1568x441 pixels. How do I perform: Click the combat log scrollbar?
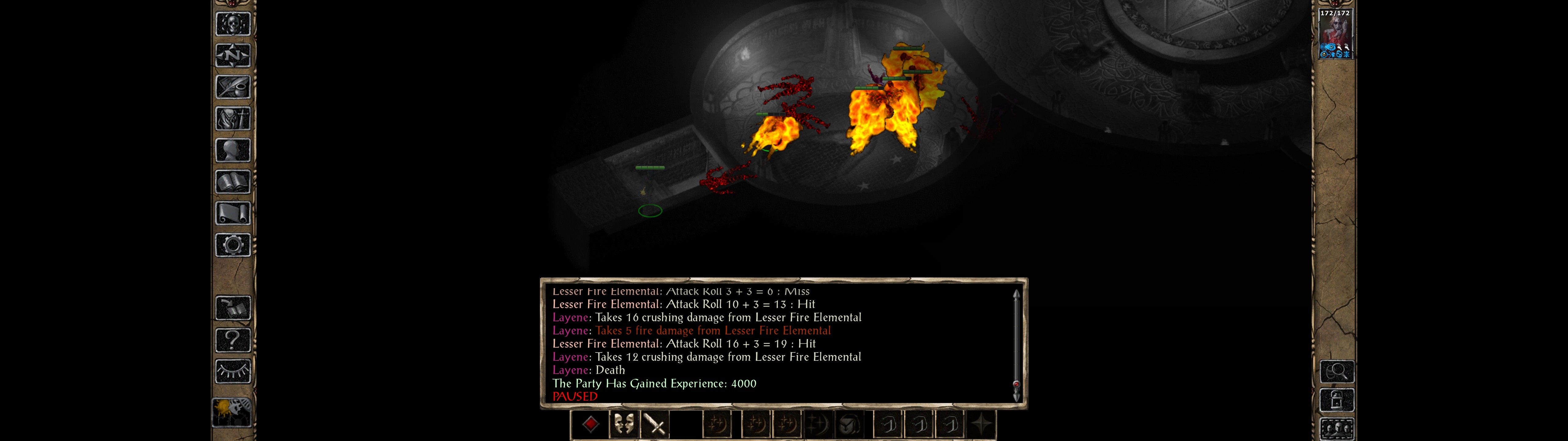(x=1016, y=344)
